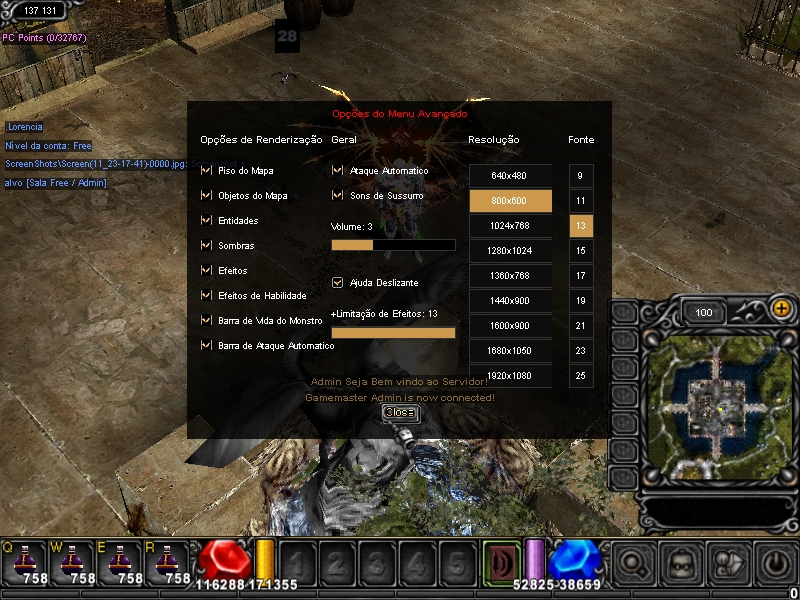Toggle the Objetos do Mapa checkbox
Image resolution: width=800 pixels, height=600 pixels.
[x=206, y=196]
